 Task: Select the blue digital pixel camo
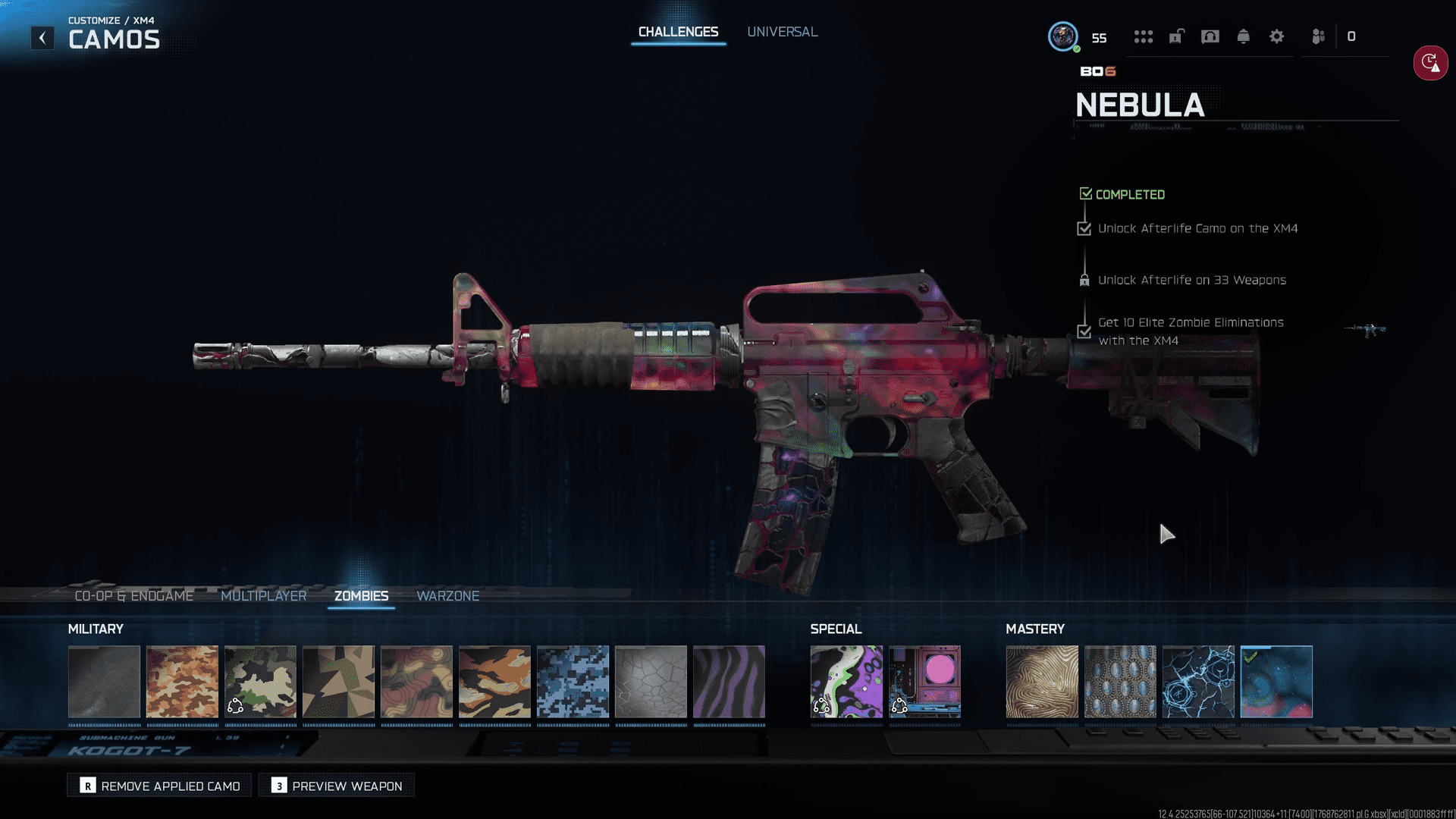click(573, 682)
